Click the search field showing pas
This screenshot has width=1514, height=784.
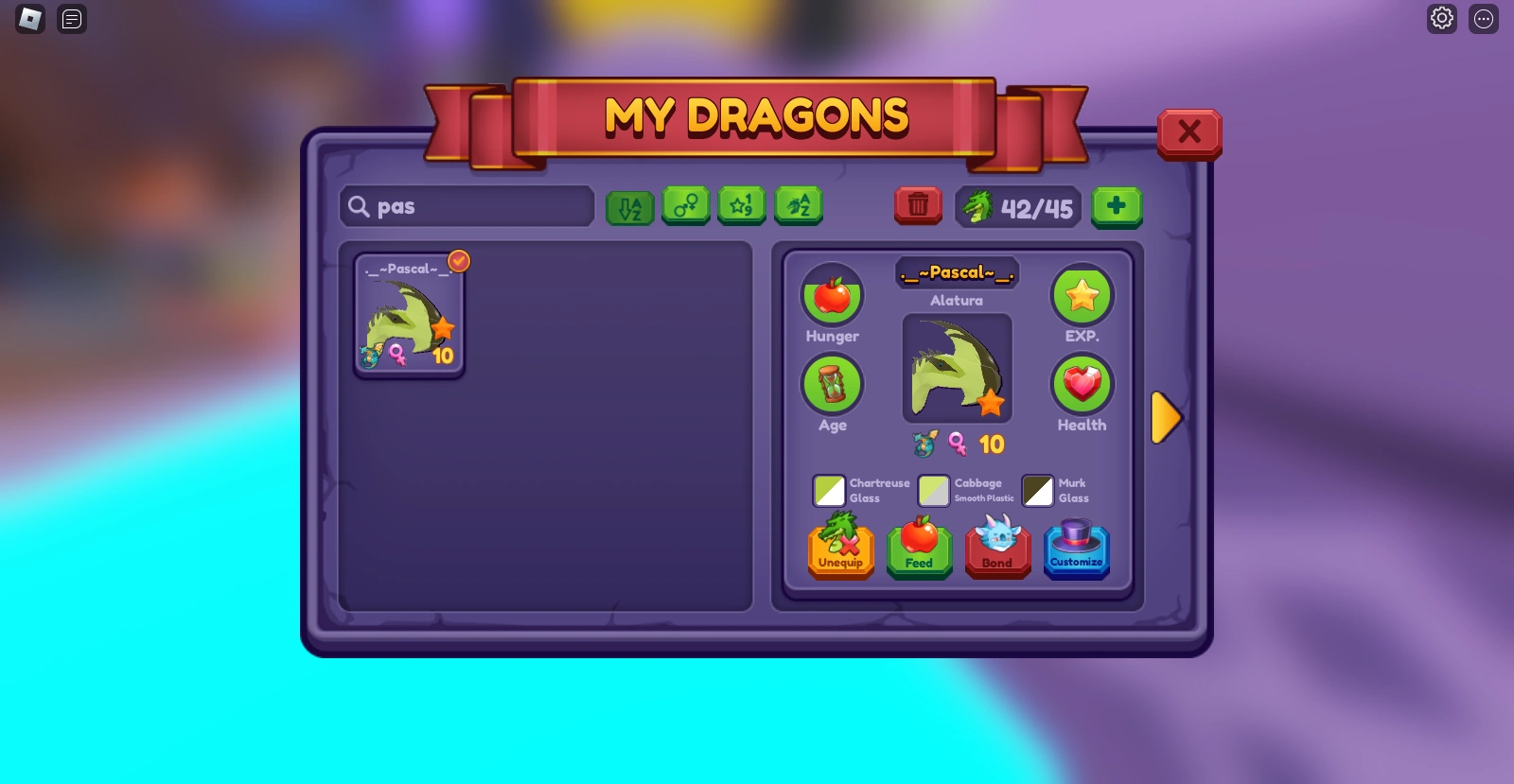(466, 205)
